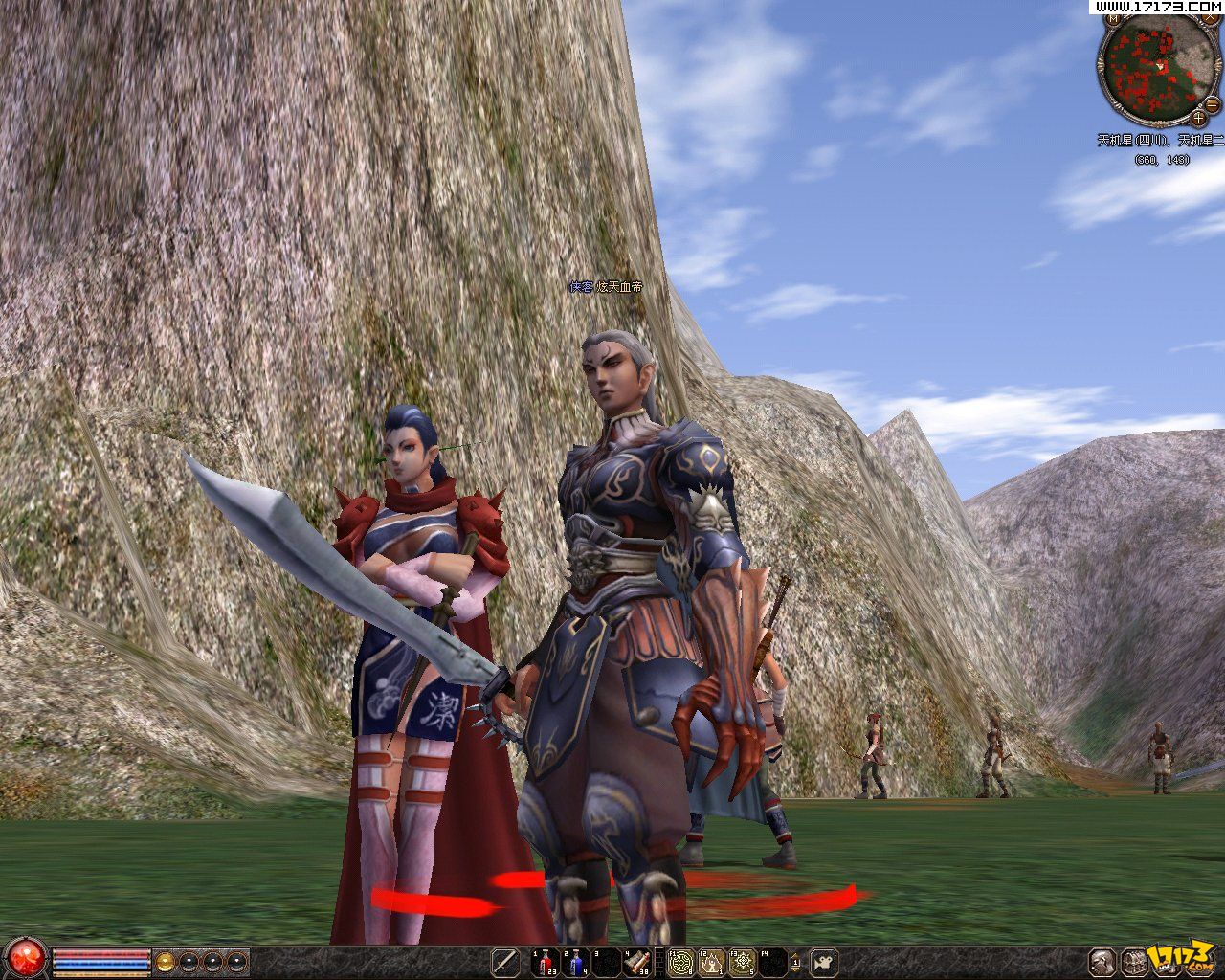1225x980 pixels.
Task: Zoom in the minimap with the plus button
Action: click(1197, 118)
